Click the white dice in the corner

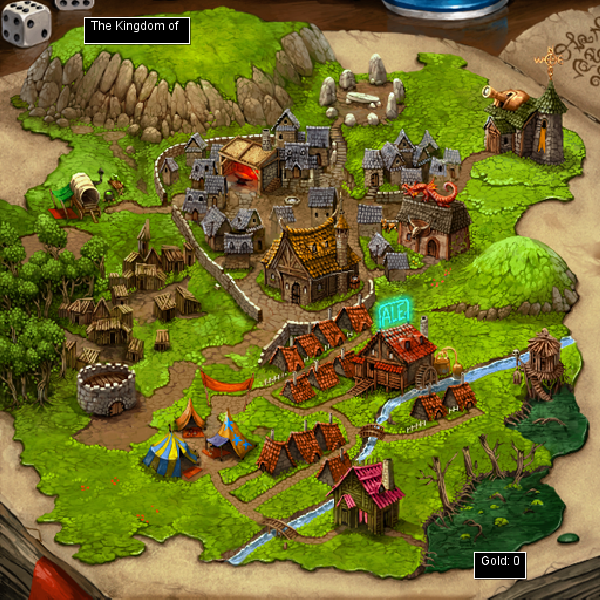26,22
